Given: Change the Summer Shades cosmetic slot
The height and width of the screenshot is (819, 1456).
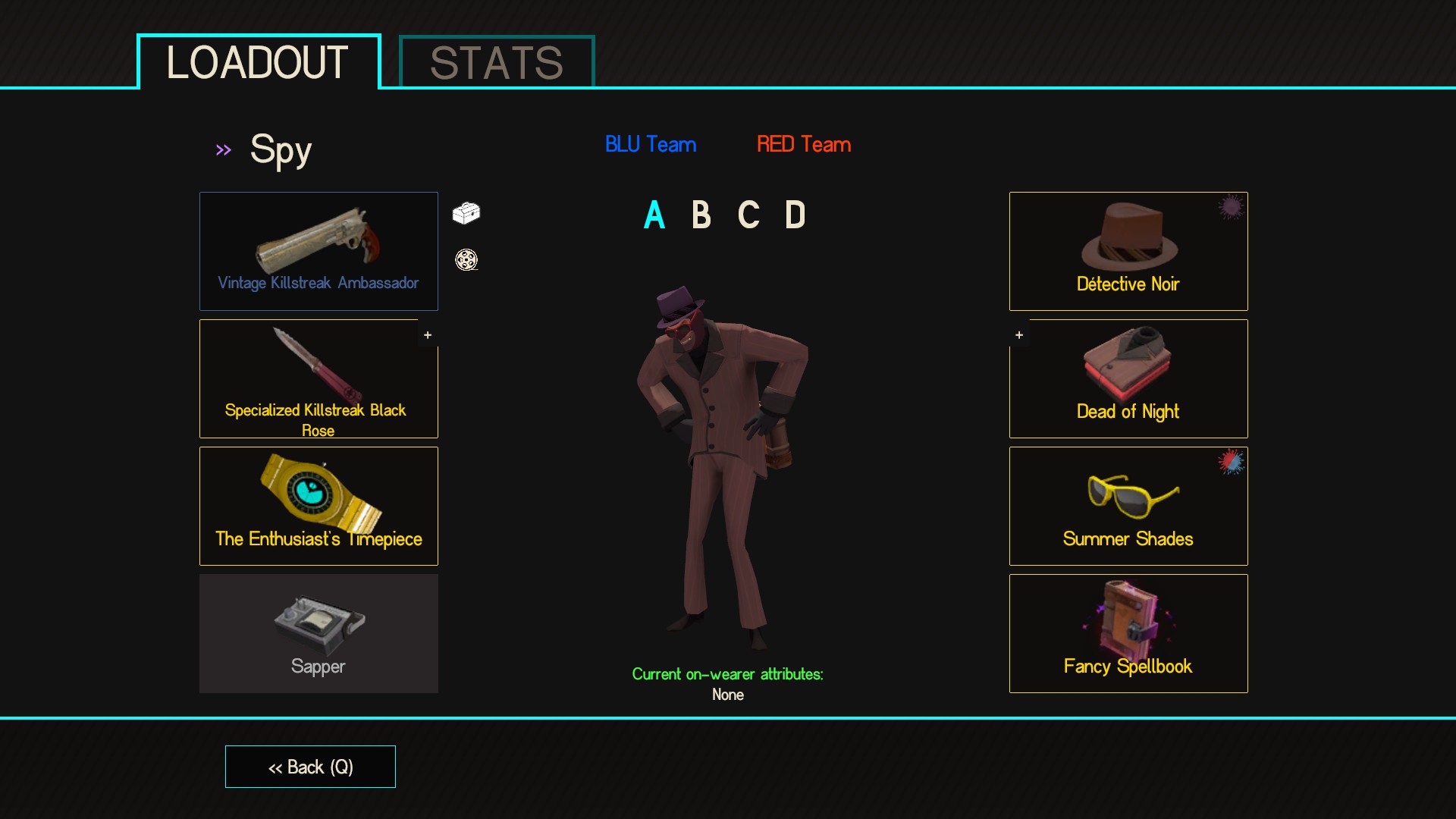Looking at the screenshot, I should pos(1128,506).
